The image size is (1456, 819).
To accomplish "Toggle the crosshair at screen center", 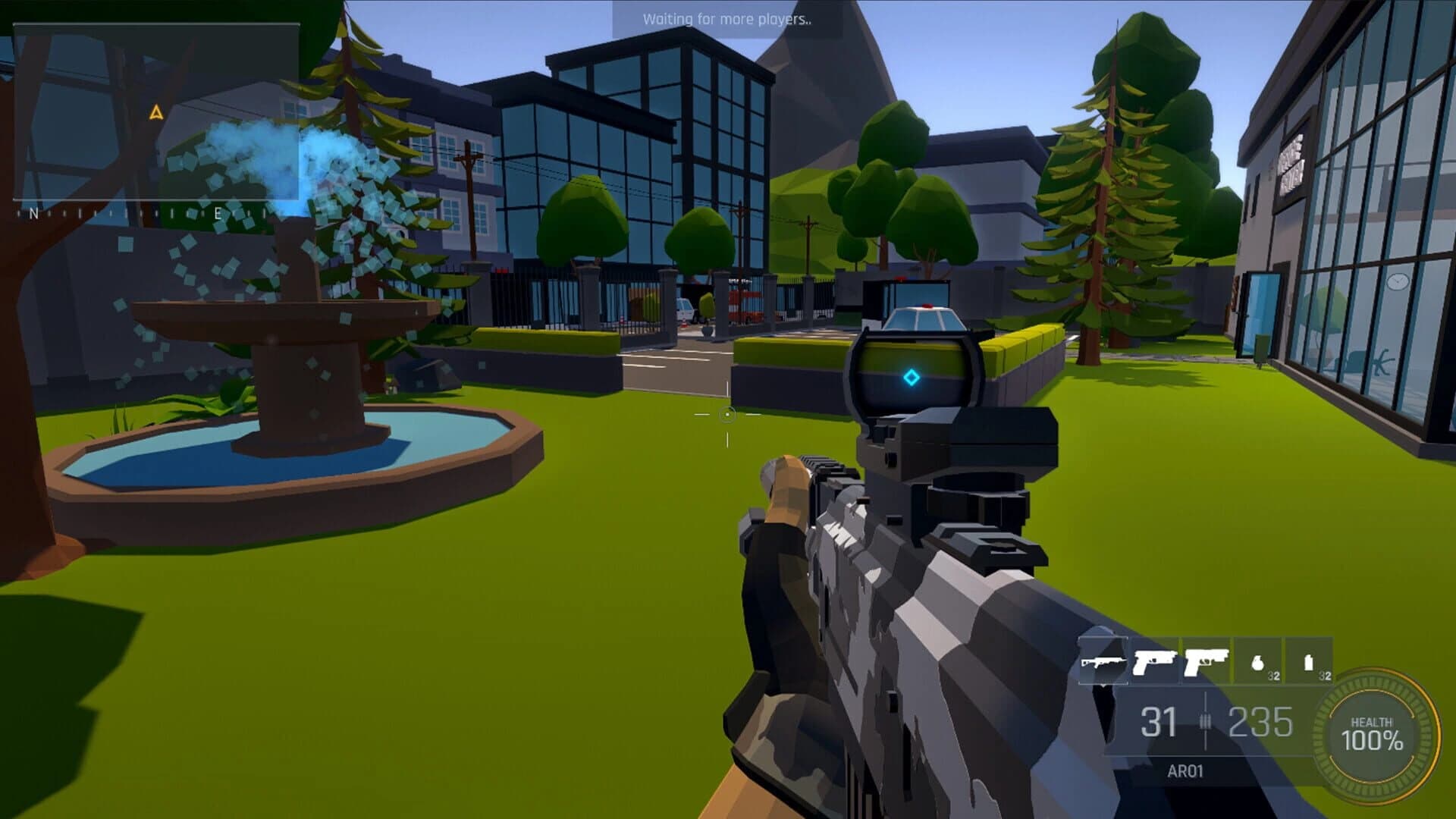I will 729,414.
